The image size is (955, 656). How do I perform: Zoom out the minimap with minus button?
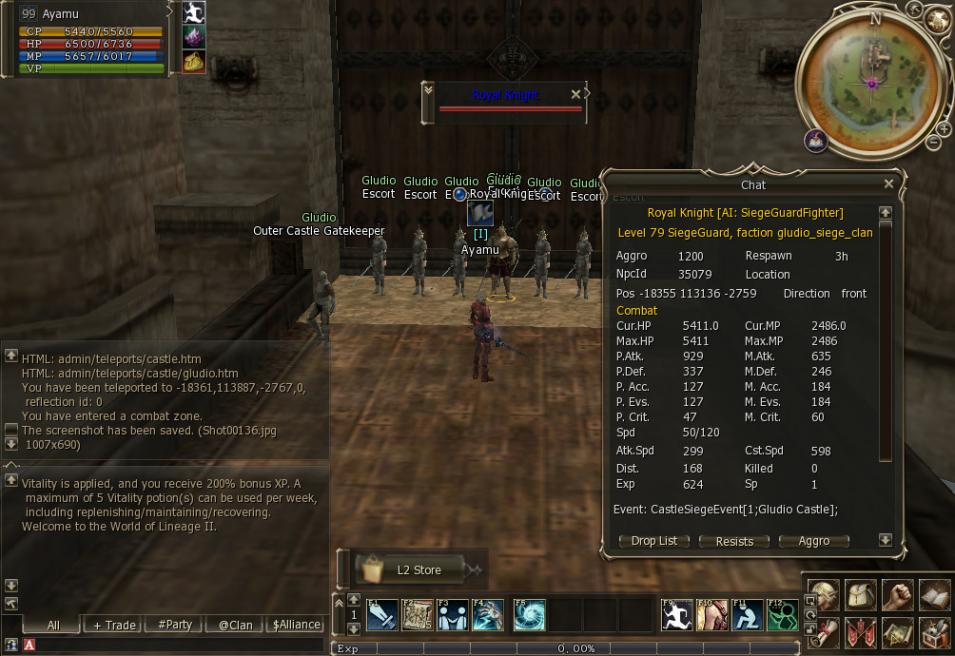tap(934, 143)
